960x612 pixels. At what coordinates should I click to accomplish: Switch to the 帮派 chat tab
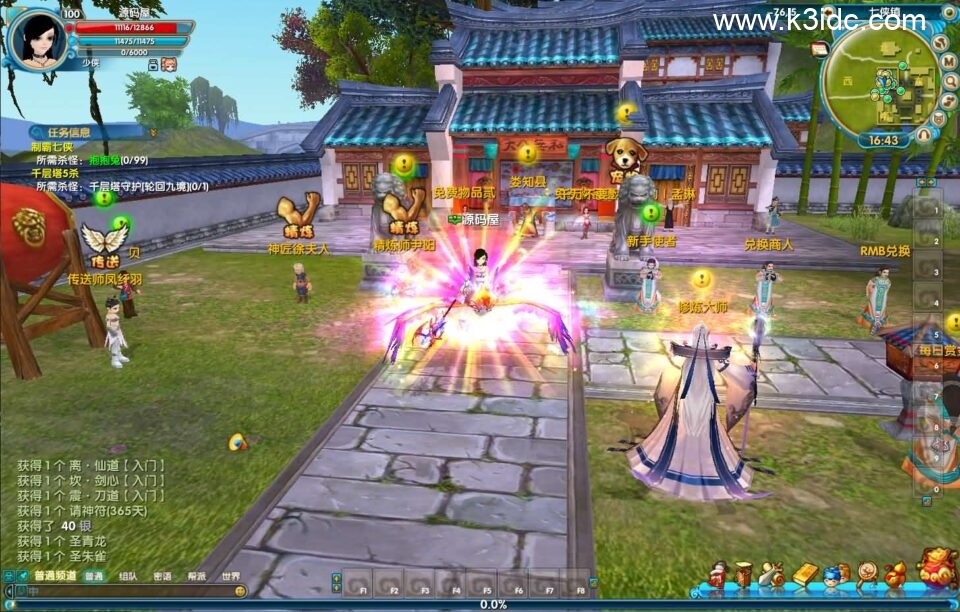click(x=196, y=576)
